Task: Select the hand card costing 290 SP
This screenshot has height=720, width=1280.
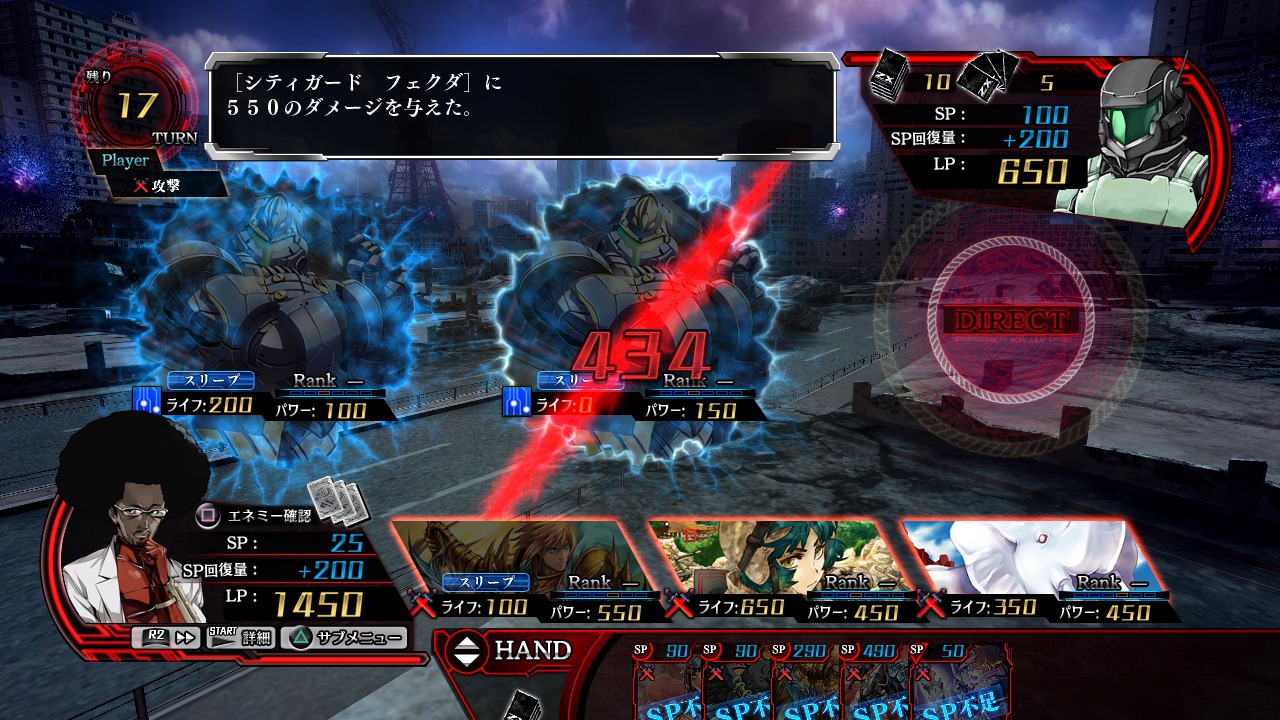Action: point(804,682)
